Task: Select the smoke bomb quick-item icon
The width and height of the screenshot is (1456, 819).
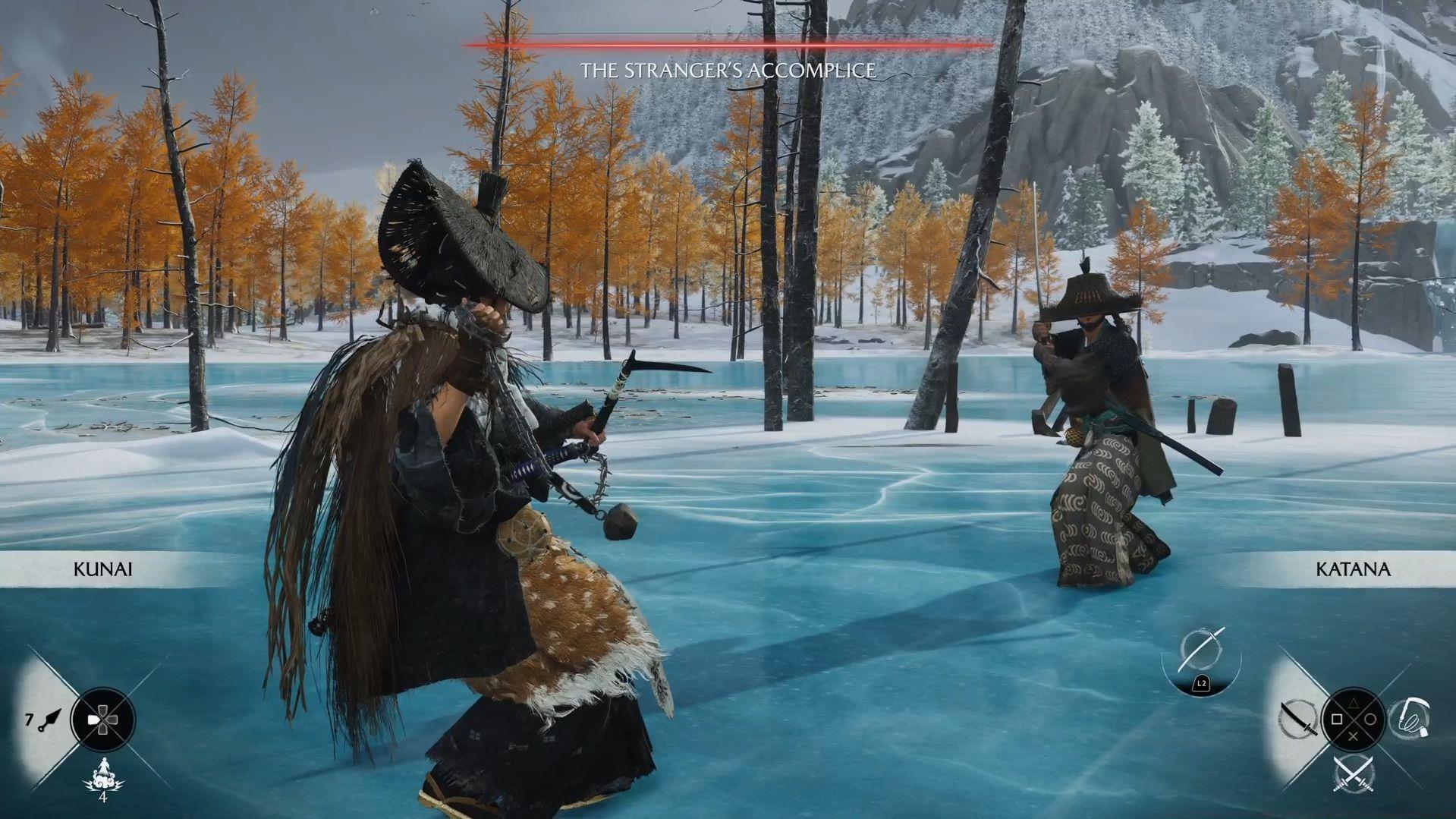Action: [104, 776]
